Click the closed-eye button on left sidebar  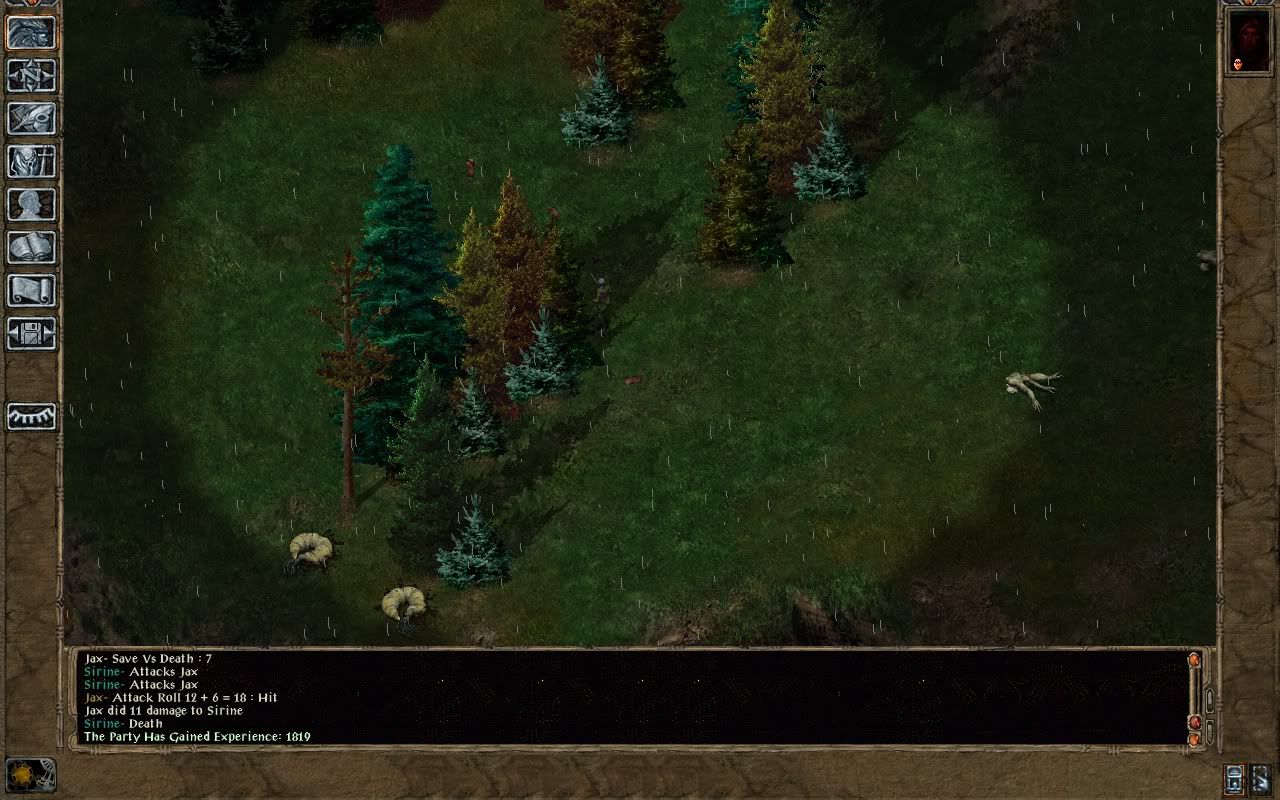[x=31, y=416]
